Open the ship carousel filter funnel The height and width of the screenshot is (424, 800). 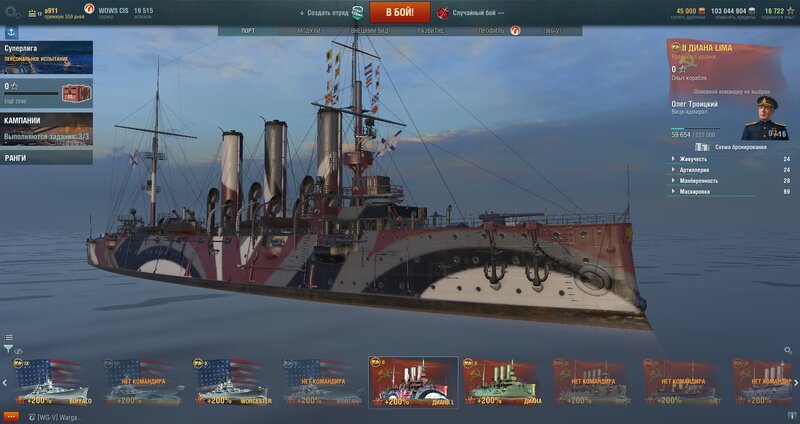[8, 349]
